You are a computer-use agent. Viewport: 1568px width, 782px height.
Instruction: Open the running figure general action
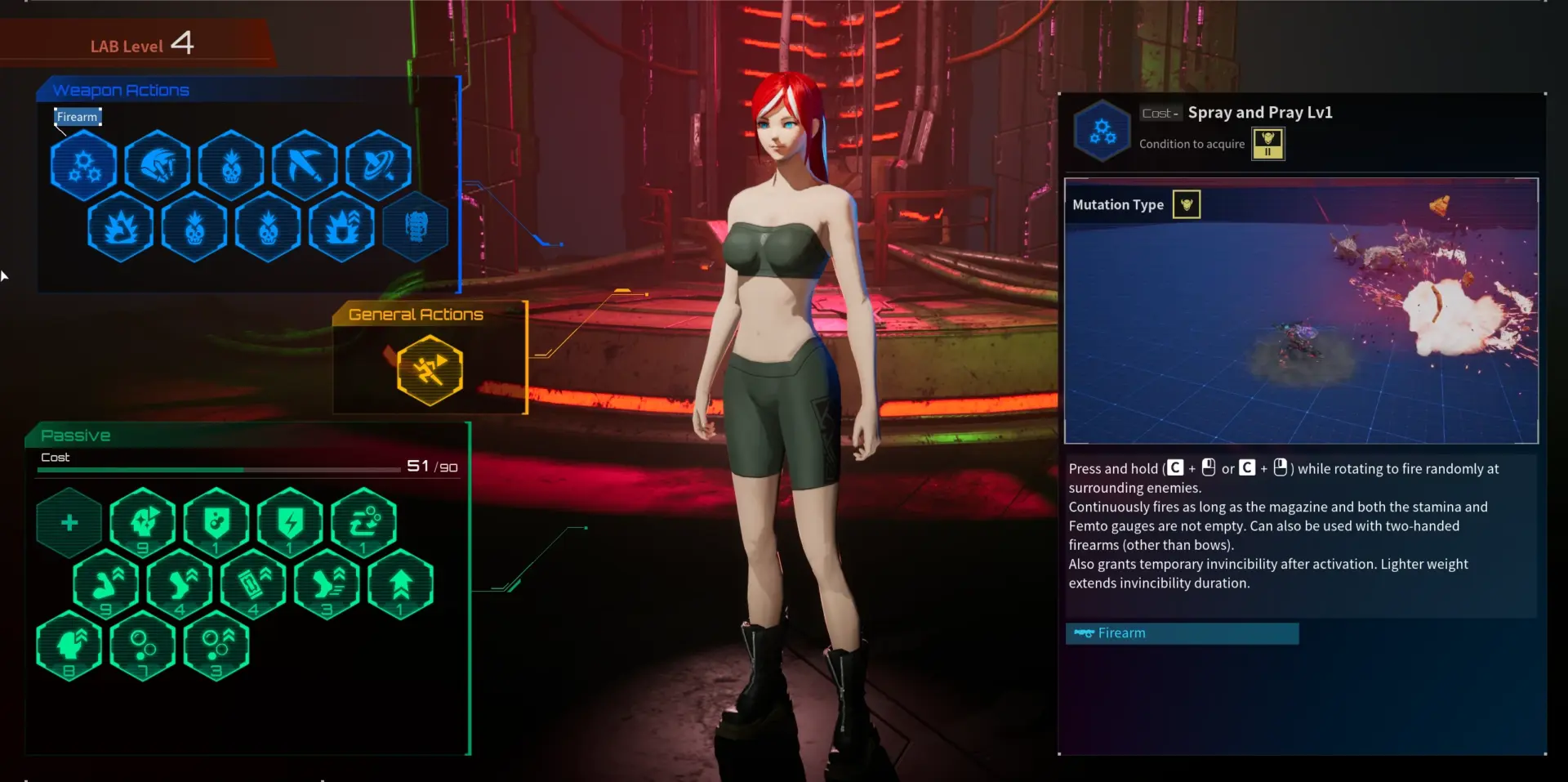[430, 370]
